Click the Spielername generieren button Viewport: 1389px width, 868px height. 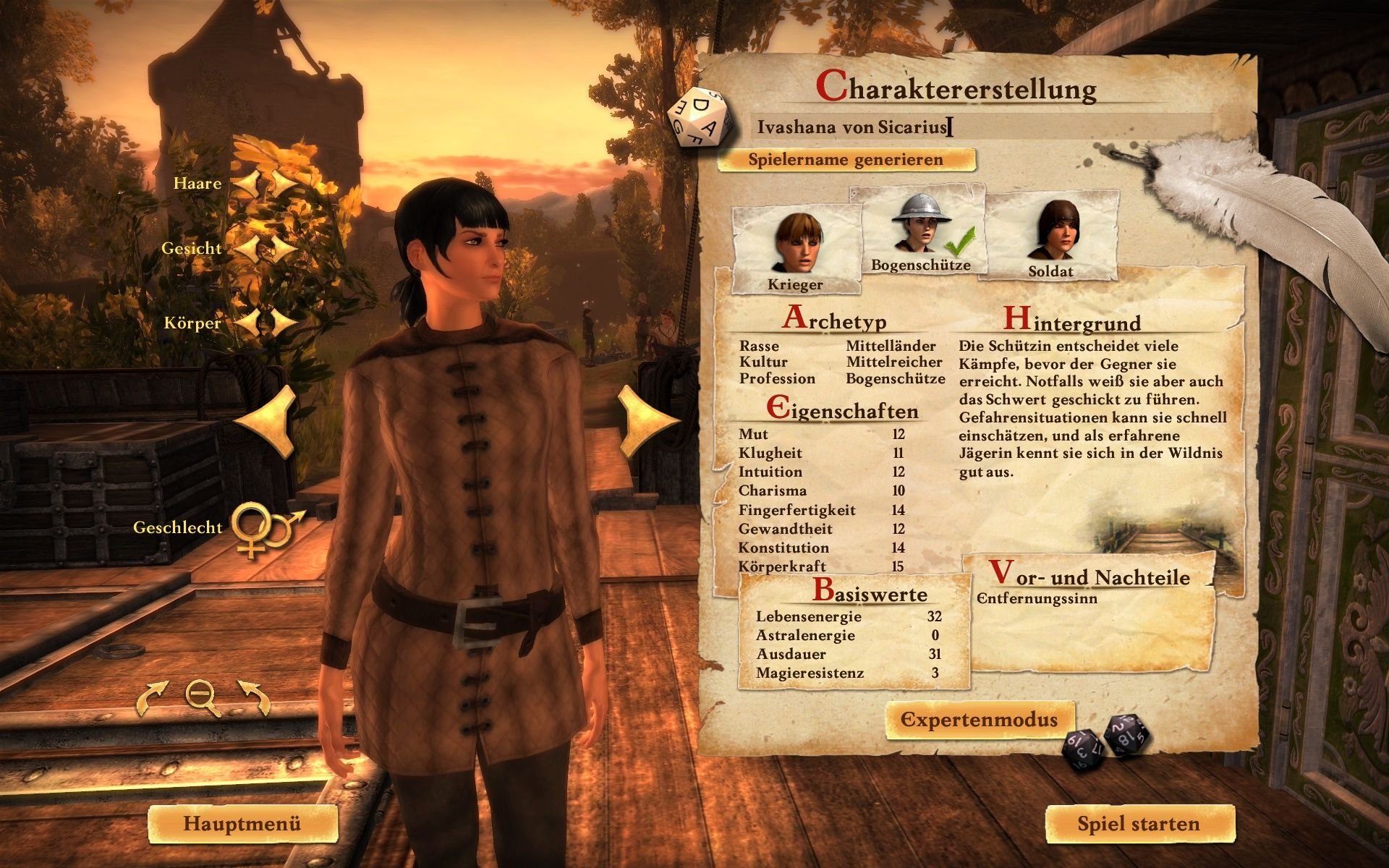tap(846, 160)
